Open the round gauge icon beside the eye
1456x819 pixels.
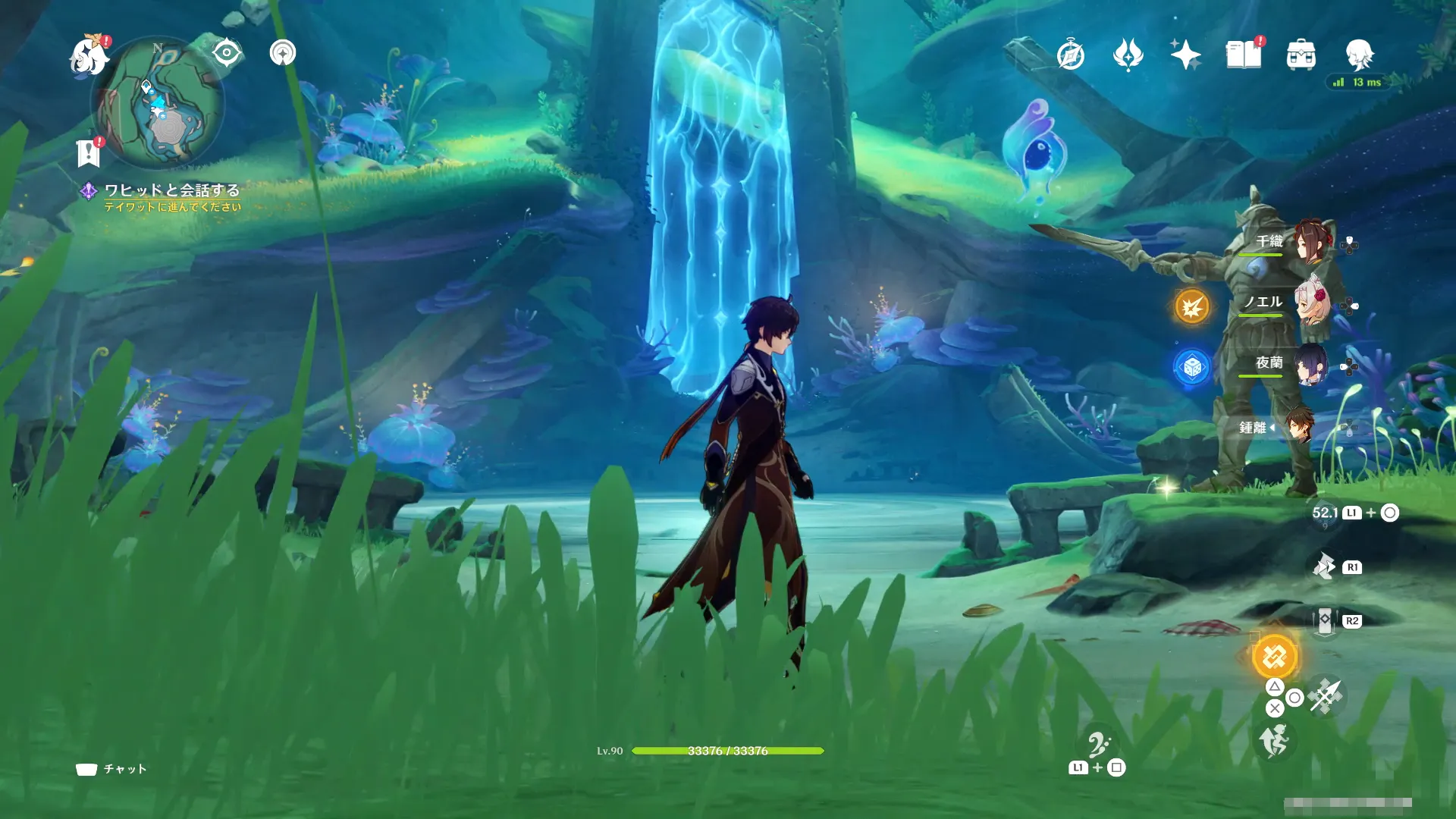click(283, 53)
